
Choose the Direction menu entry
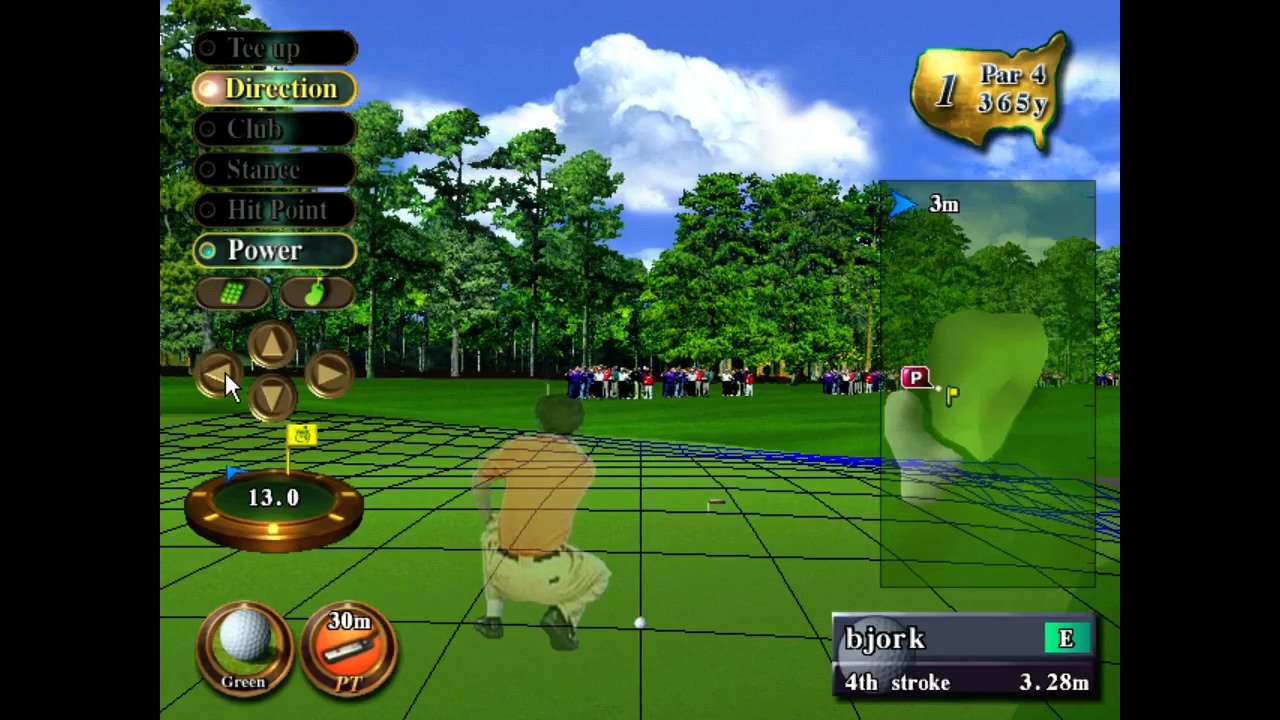click(274, 89)
